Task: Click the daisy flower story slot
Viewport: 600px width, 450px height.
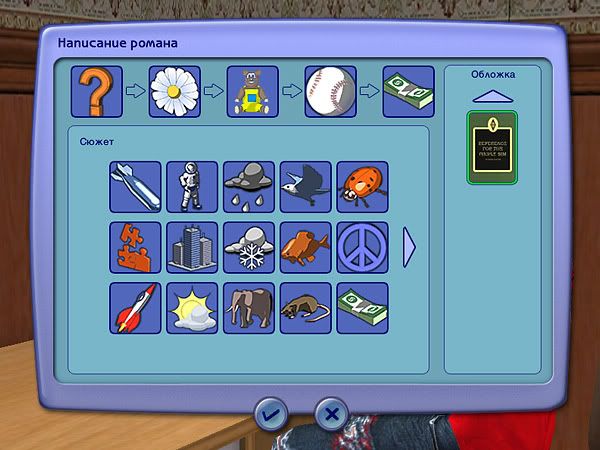Action: (174, 92)
